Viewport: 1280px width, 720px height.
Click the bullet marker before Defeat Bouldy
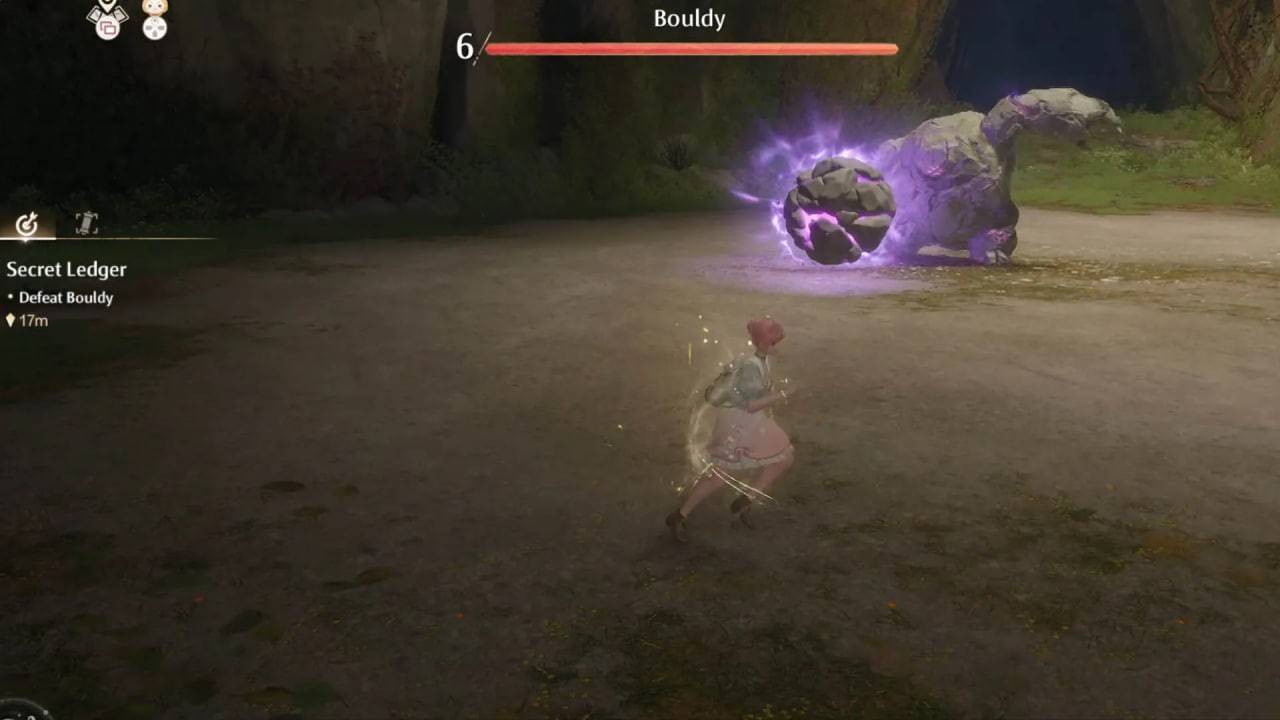point(10,297)
